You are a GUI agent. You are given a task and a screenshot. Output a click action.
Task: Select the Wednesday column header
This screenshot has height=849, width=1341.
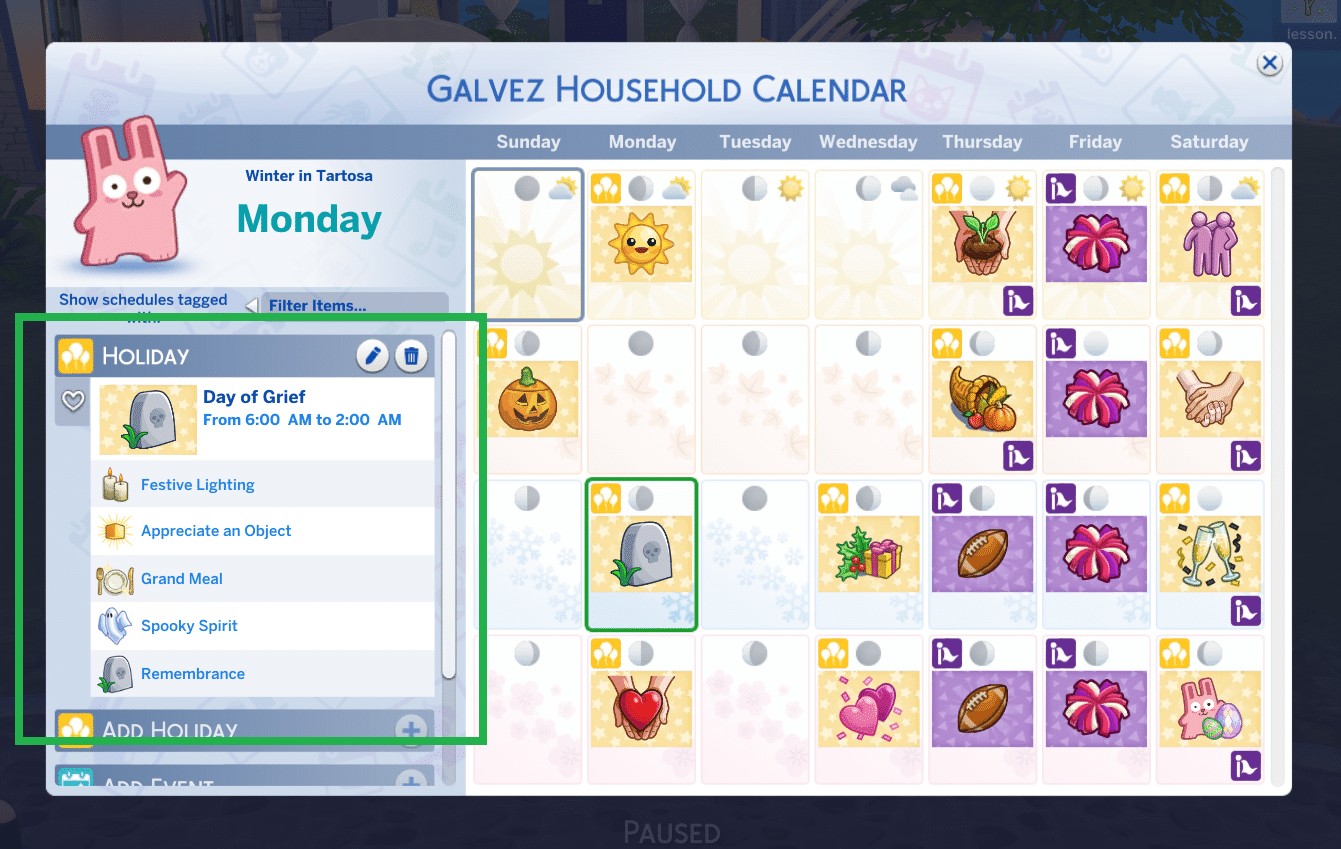pyautogui.click(x=868, y=141)
